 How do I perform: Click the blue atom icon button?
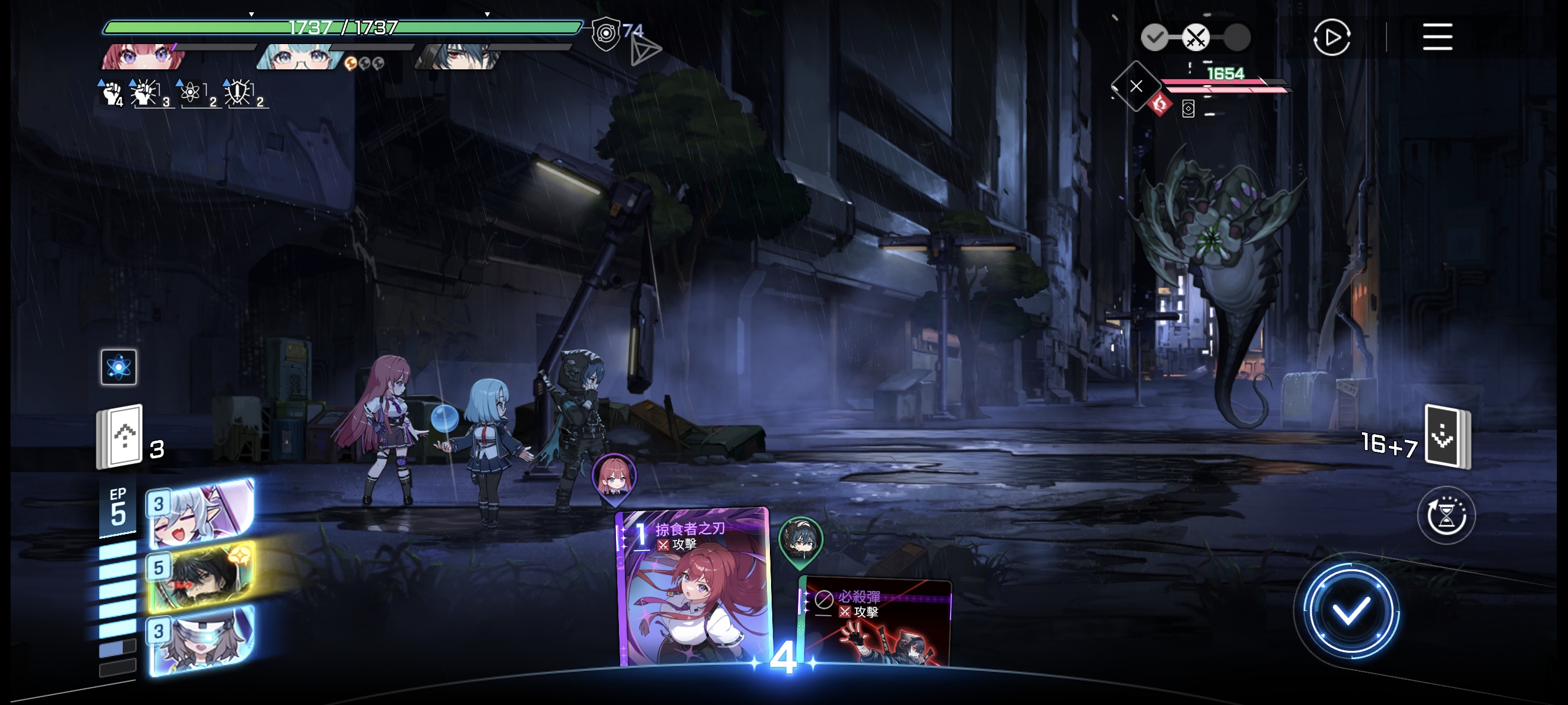119,367
